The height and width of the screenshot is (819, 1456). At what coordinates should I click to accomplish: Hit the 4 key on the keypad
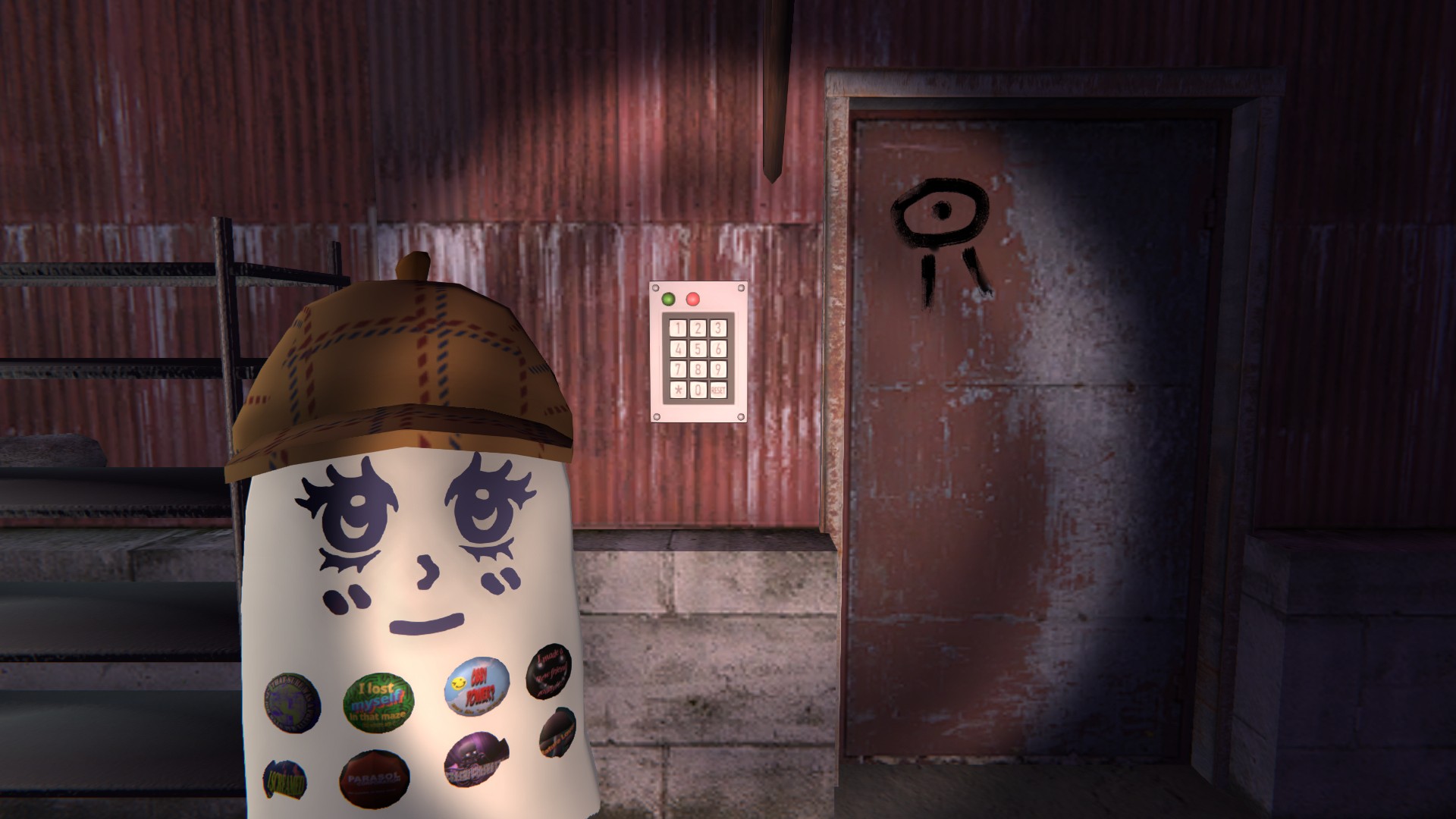[679, 349]
